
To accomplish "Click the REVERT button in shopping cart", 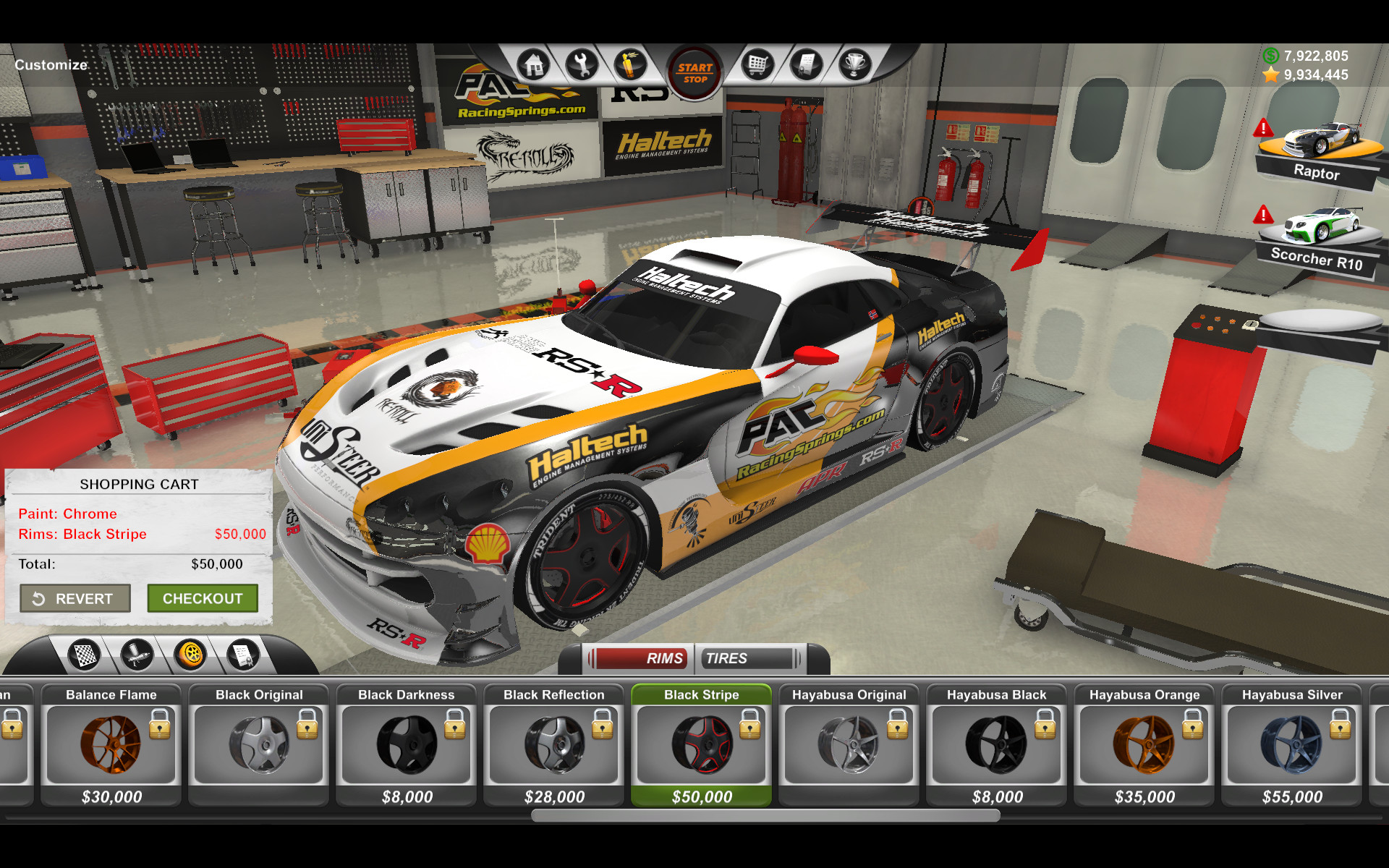I will pos(75,598).
